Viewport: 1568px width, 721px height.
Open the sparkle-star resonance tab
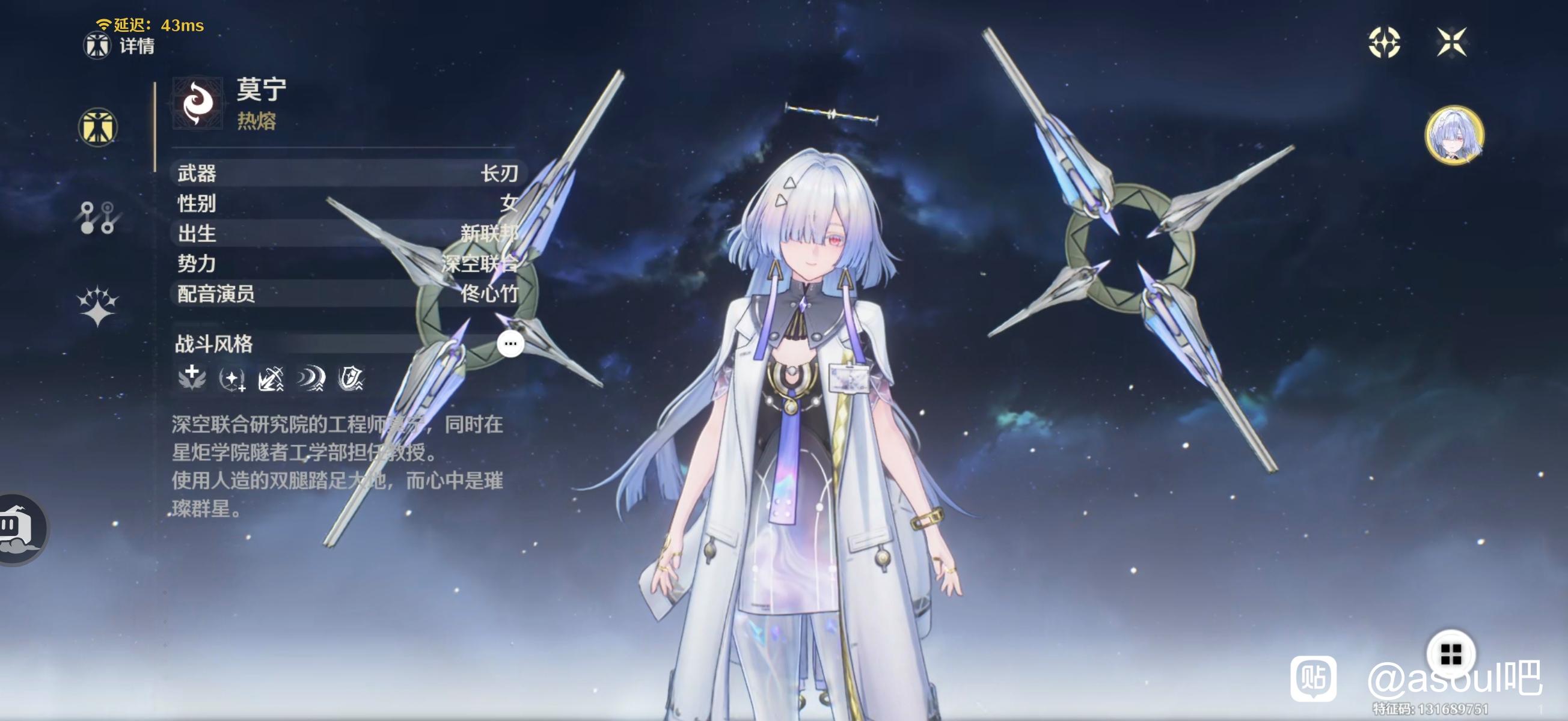pyautogui.click(x=97, y=305)
